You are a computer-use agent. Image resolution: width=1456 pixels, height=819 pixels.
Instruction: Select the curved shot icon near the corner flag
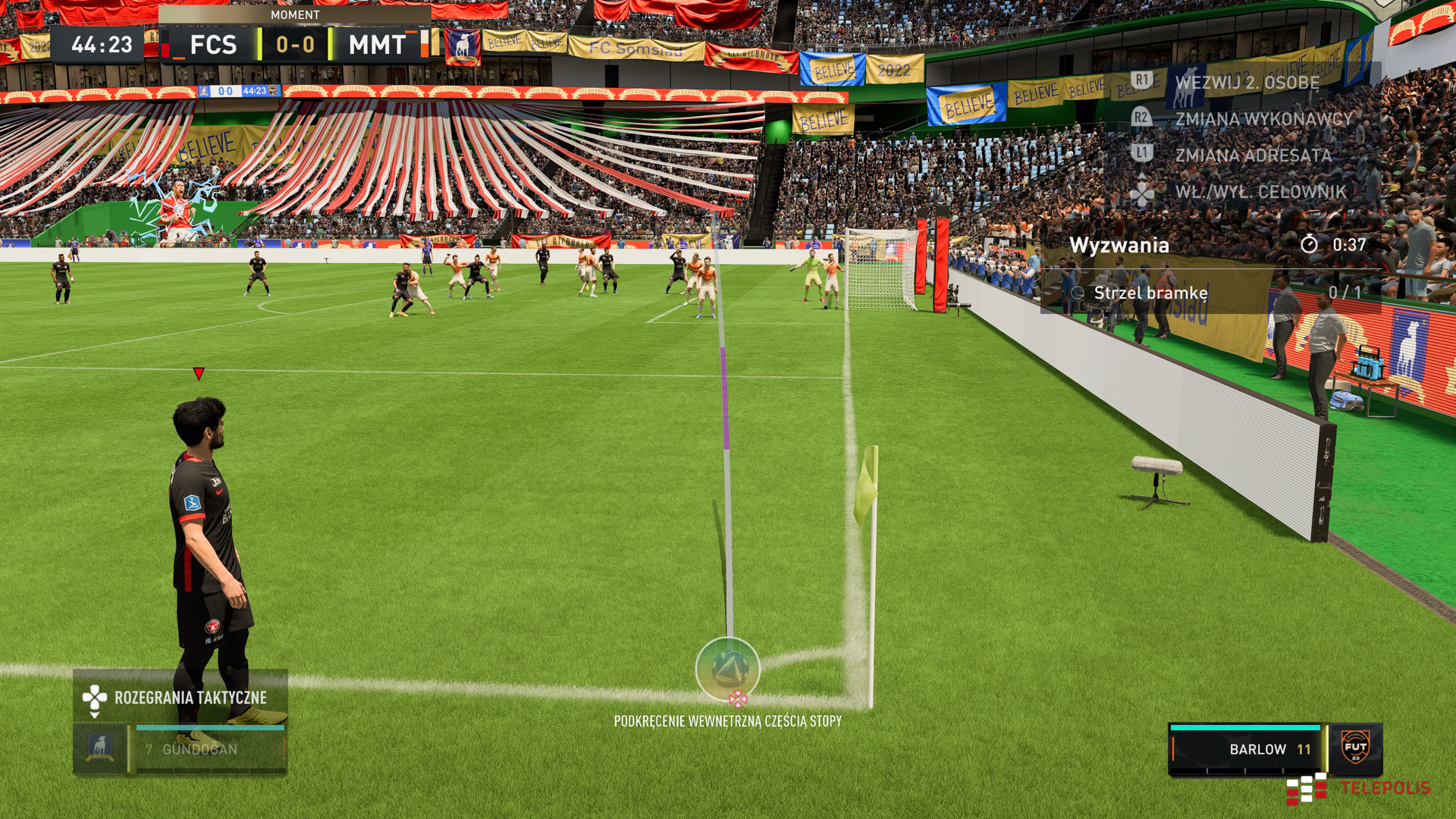tap(727, 669)
